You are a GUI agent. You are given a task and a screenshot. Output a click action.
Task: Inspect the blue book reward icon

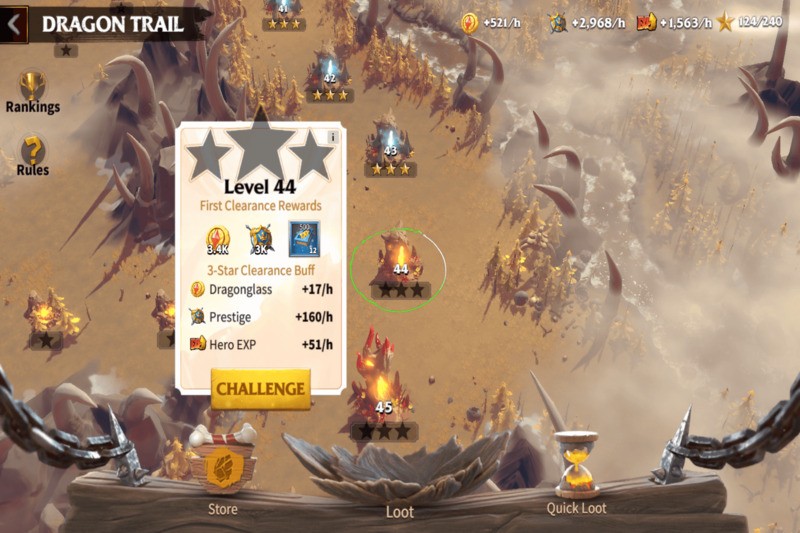[304, 239]
